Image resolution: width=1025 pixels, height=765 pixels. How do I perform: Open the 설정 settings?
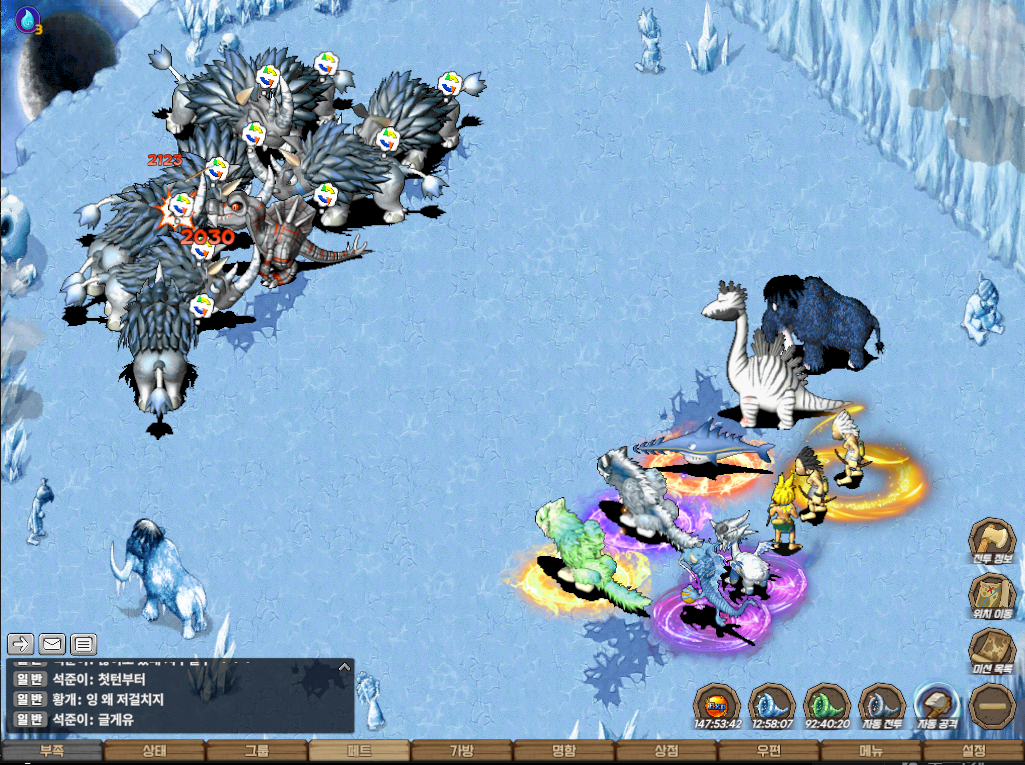972,752
